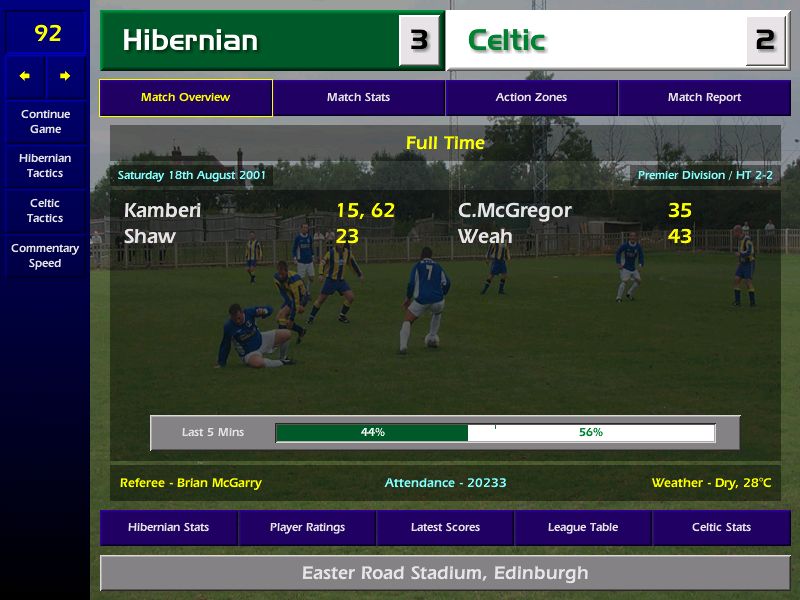
Task: Open the Match Report tab
Action: pos(704,98)
